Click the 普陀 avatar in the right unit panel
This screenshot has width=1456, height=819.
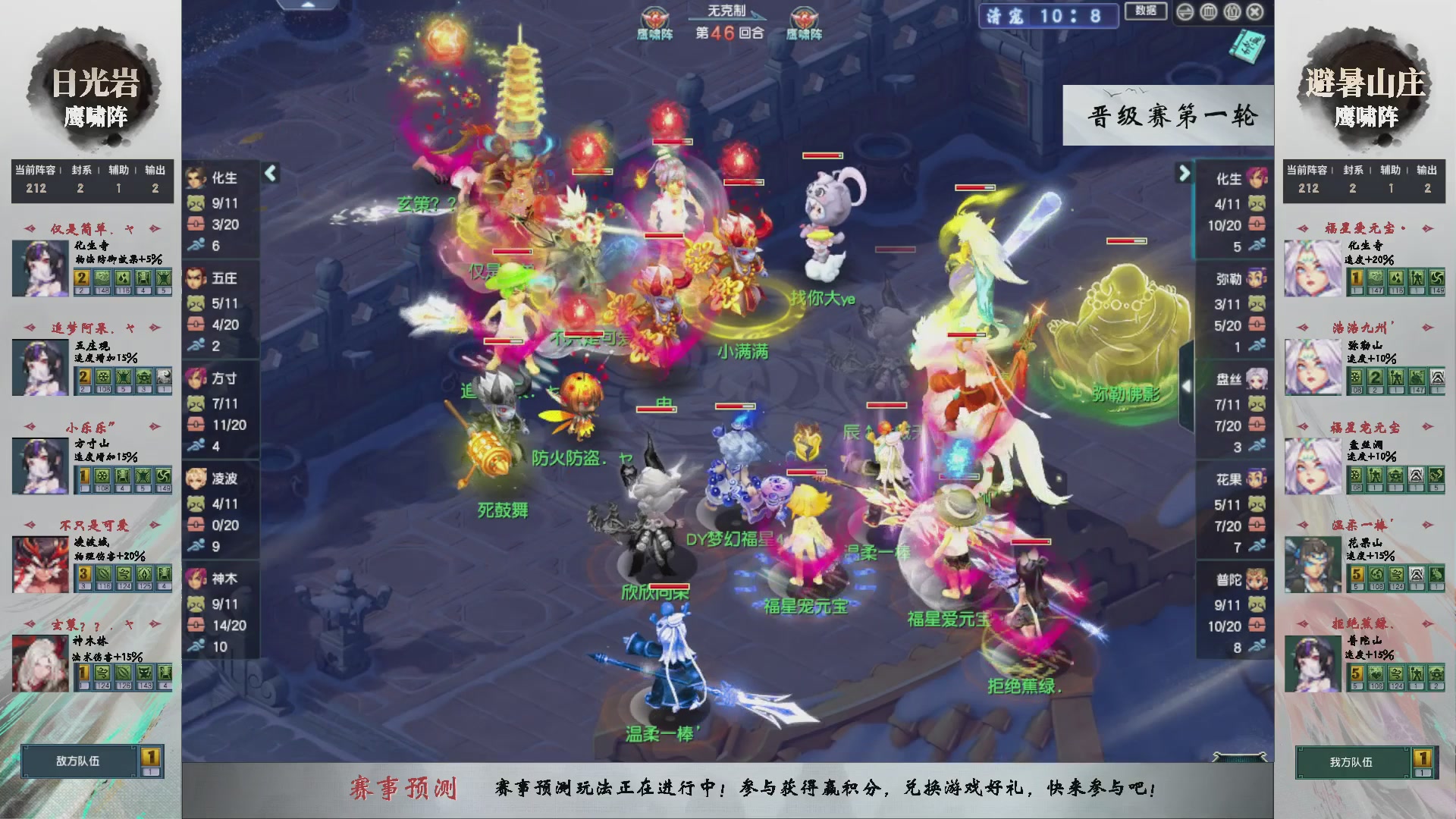[1256, 578]
